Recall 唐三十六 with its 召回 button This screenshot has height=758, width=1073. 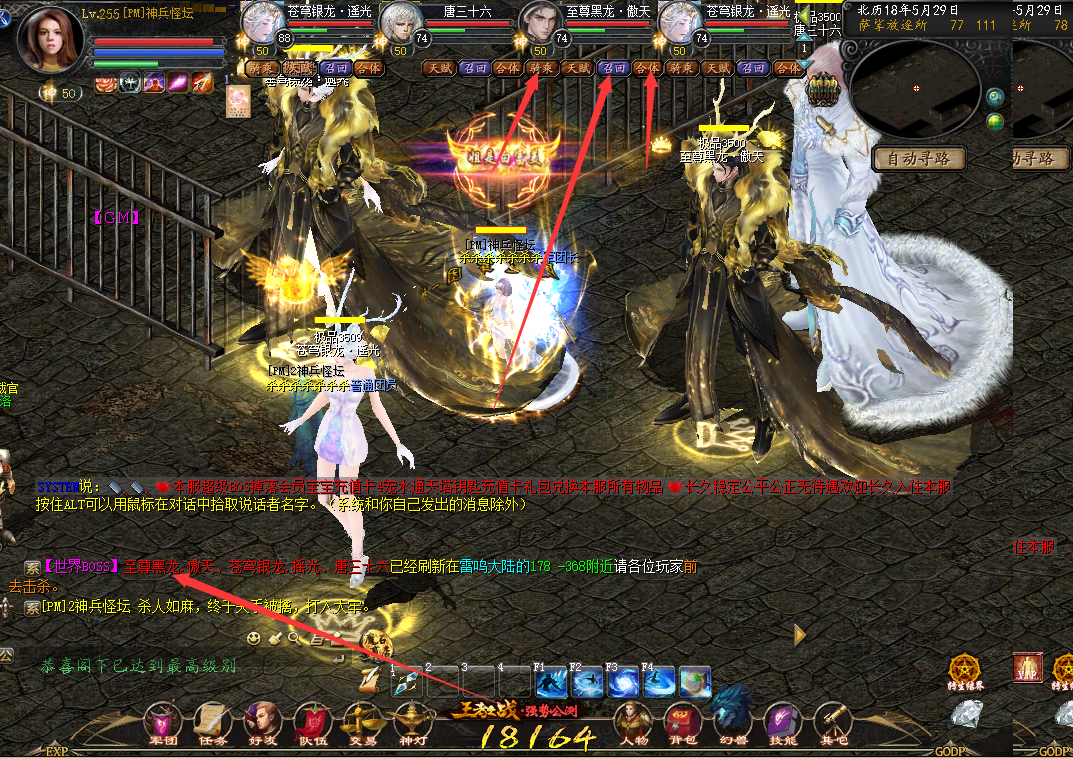pos(472,68)
